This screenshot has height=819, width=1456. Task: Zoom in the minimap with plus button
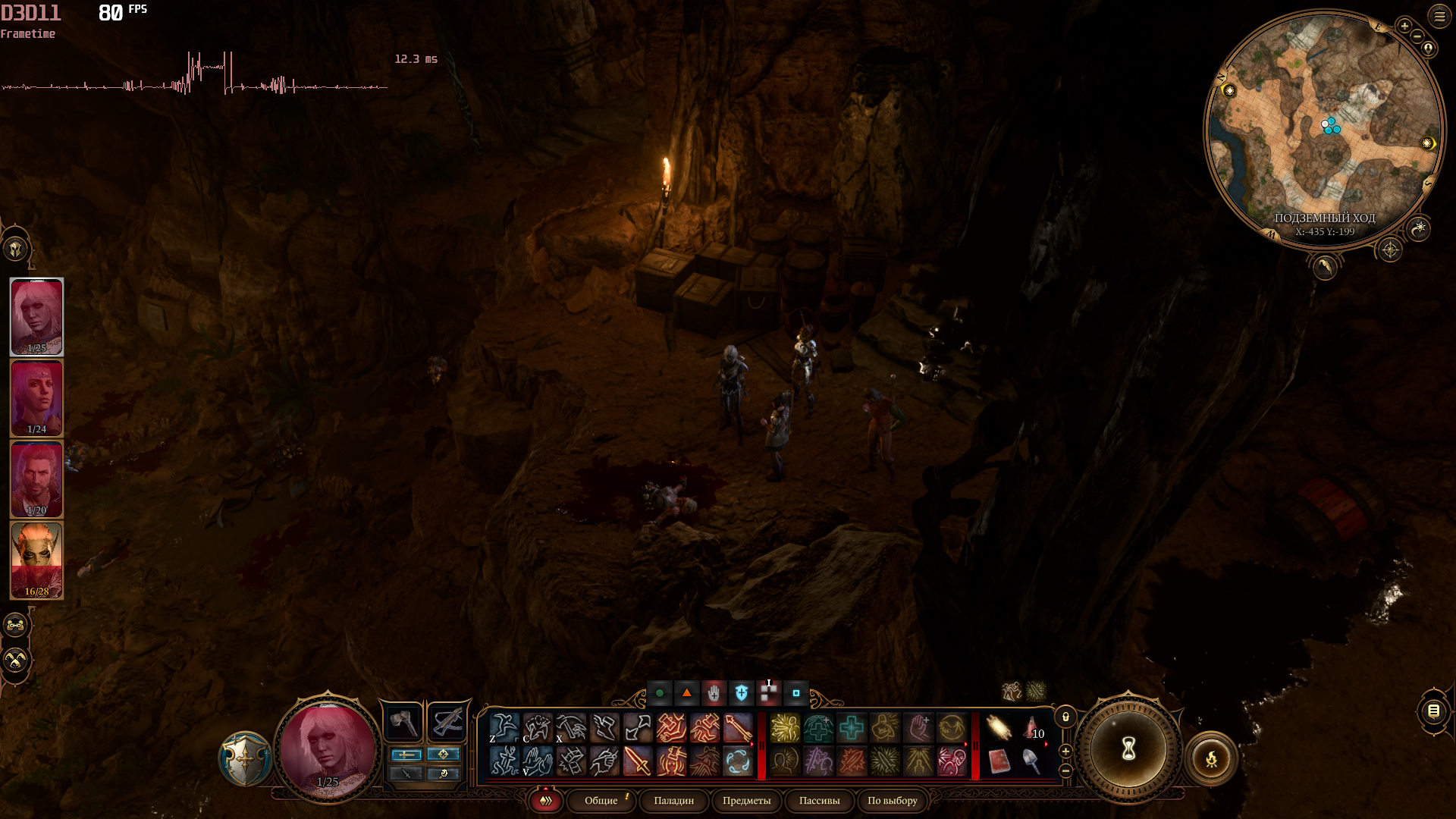point(1404,27)
